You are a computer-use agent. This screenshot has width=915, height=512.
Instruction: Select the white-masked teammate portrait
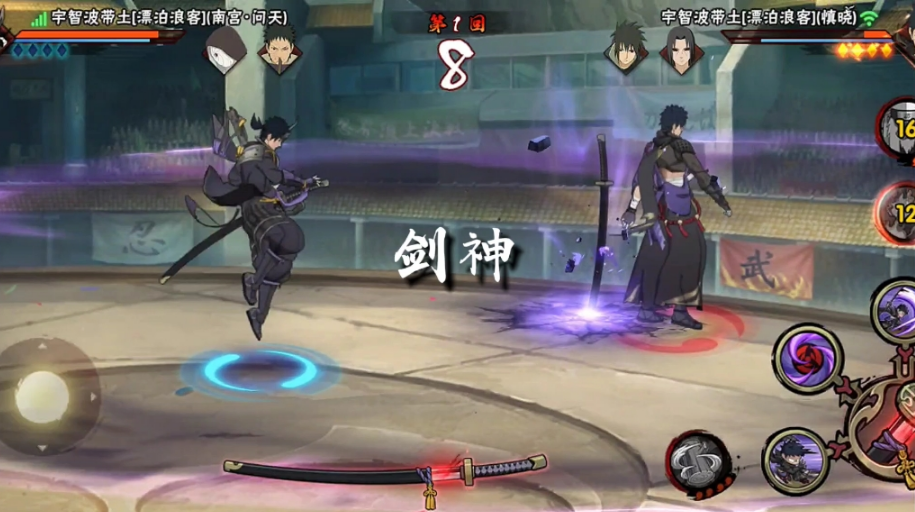click(x=225, y=47)
